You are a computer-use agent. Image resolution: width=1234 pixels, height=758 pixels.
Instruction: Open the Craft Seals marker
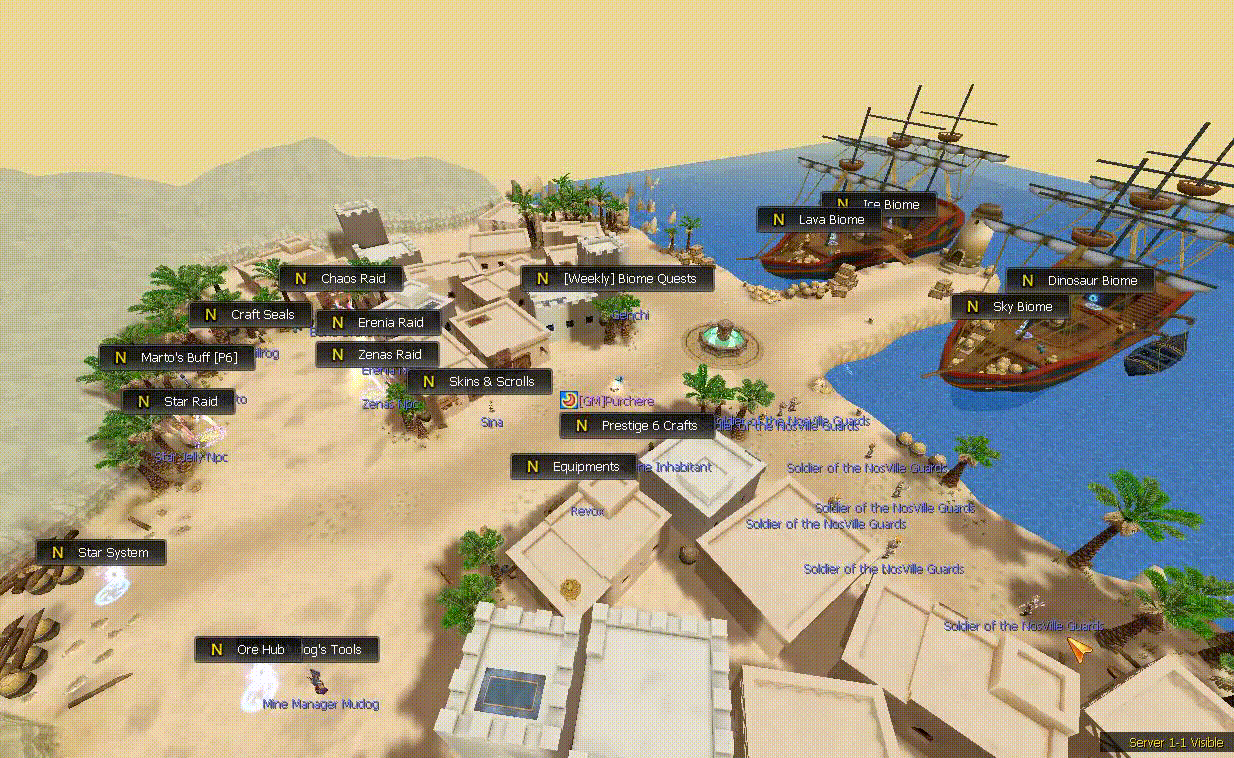(250, 314)
